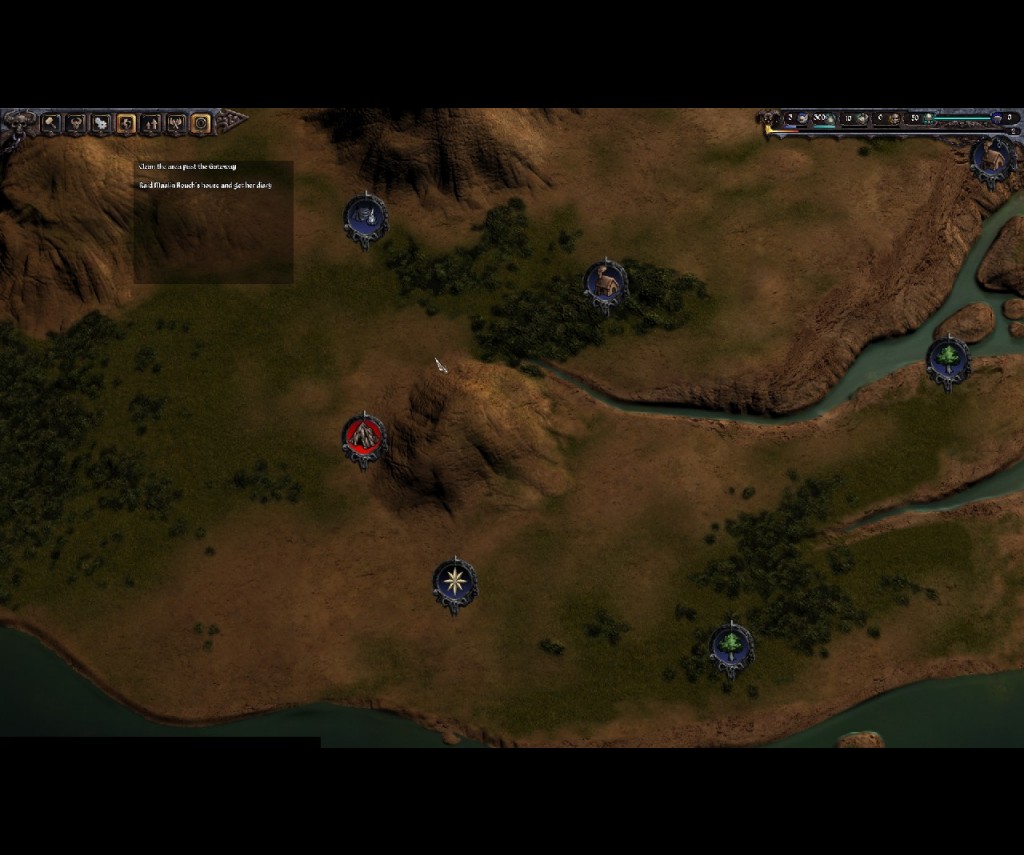Click the double up-arrows upgrade icon

[151, 123]
